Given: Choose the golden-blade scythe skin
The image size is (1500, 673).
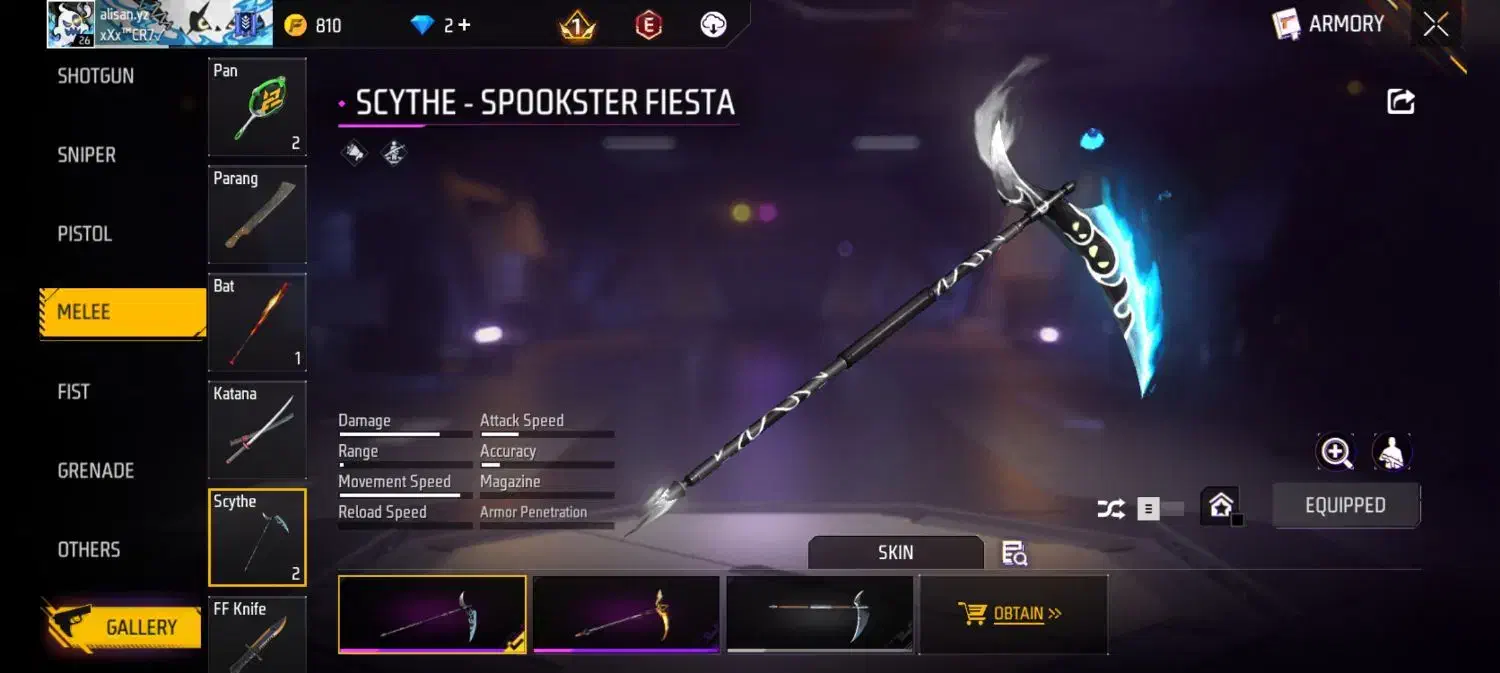Looking at the screenshot, I should pyautogui.click(x=626, y=614).
